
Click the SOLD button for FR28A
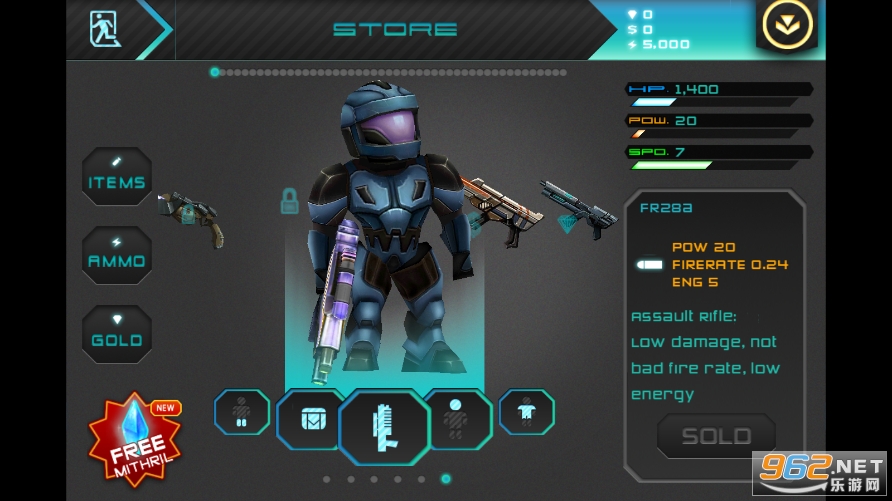coord(716,436)
